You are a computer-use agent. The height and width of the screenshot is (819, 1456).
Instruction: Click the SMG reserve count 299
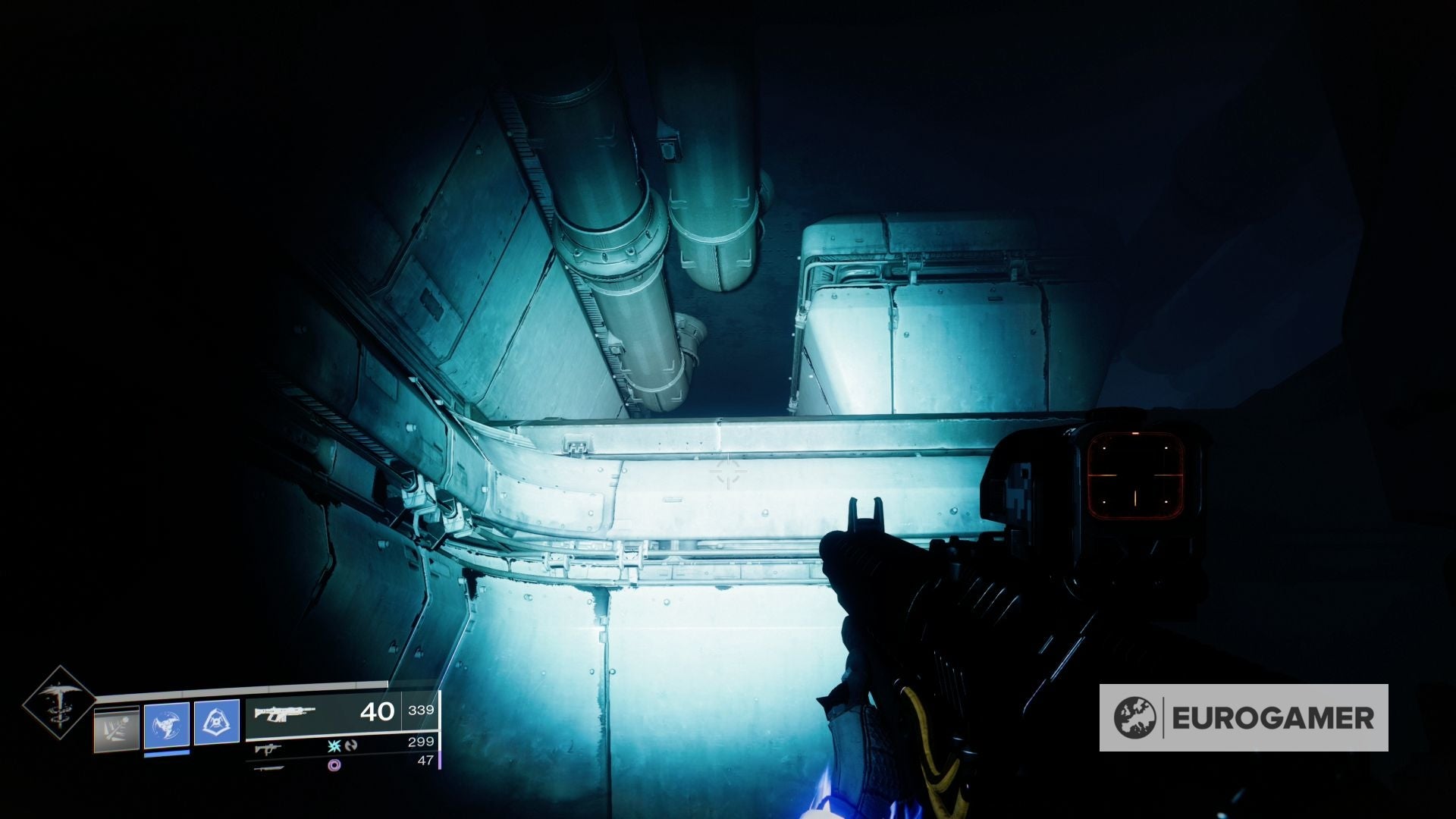pos(422,742)
